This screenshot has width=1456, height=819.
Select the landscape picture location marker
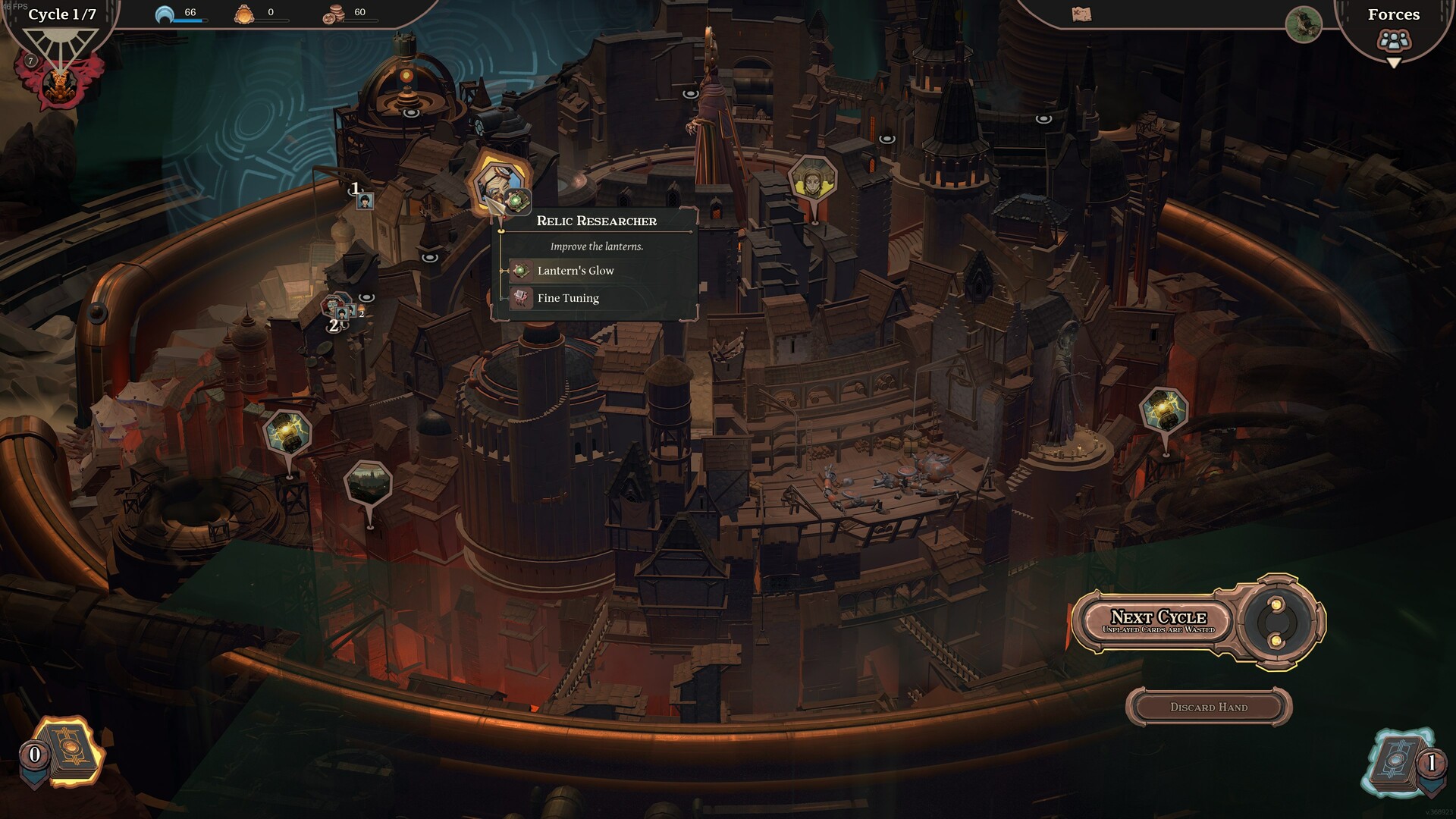pos(369,483)
